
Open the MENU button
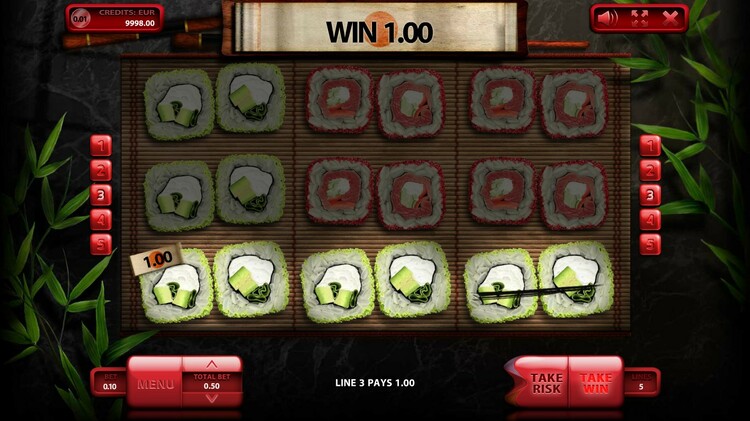(x=156, y=383)
